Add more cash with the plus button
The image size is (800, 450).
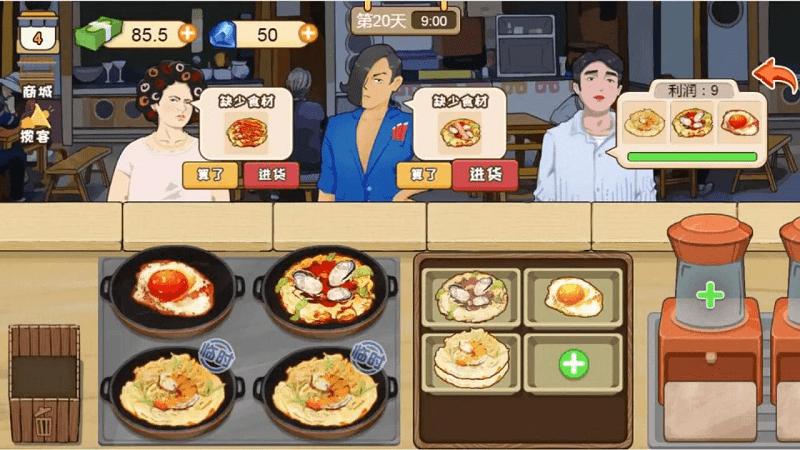[187, 33]
